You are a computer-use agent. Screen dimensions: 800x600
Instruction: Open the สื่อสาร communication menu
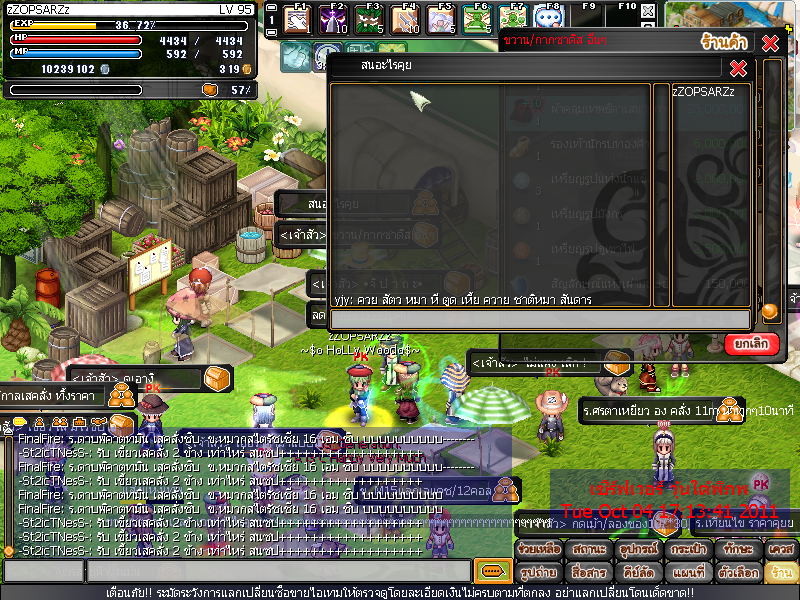pos(587,572)
